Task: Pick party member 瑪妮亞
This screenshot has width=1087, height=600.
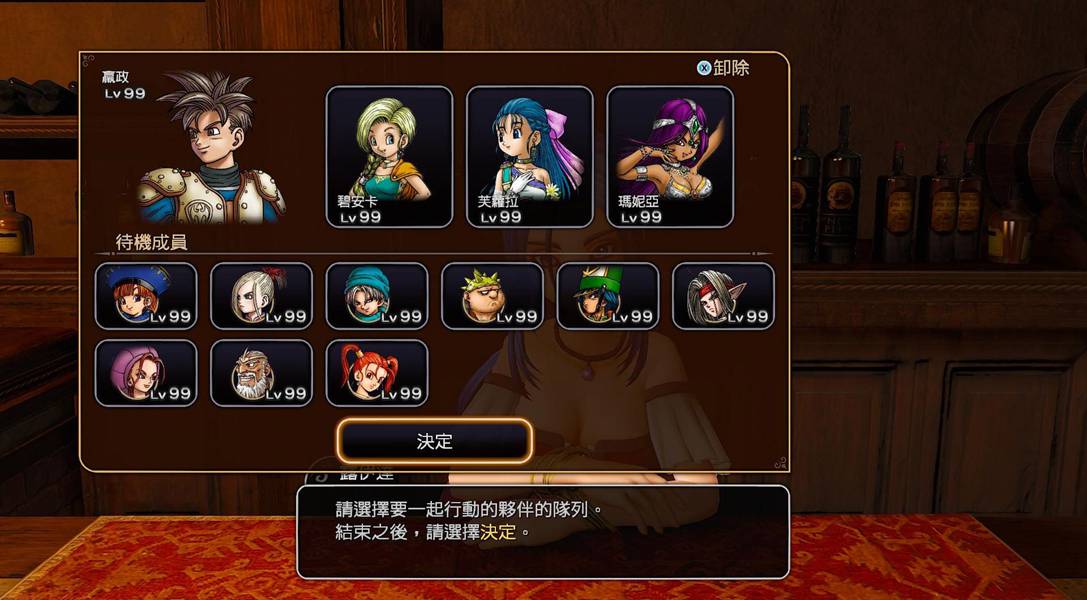Action: tap(669, 157)
